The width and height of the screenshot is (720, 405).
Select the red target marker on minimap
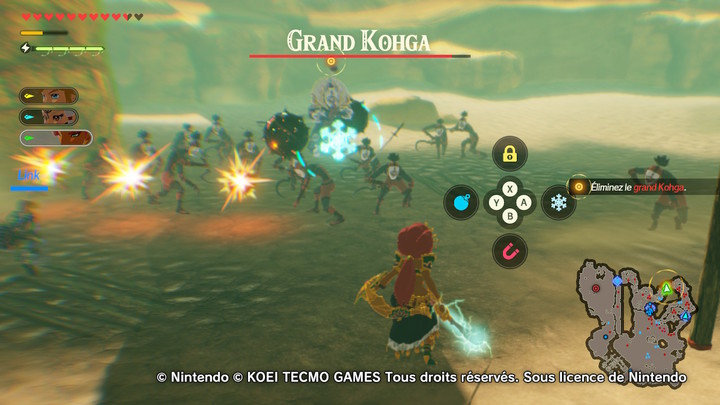(x=597, y=288)
